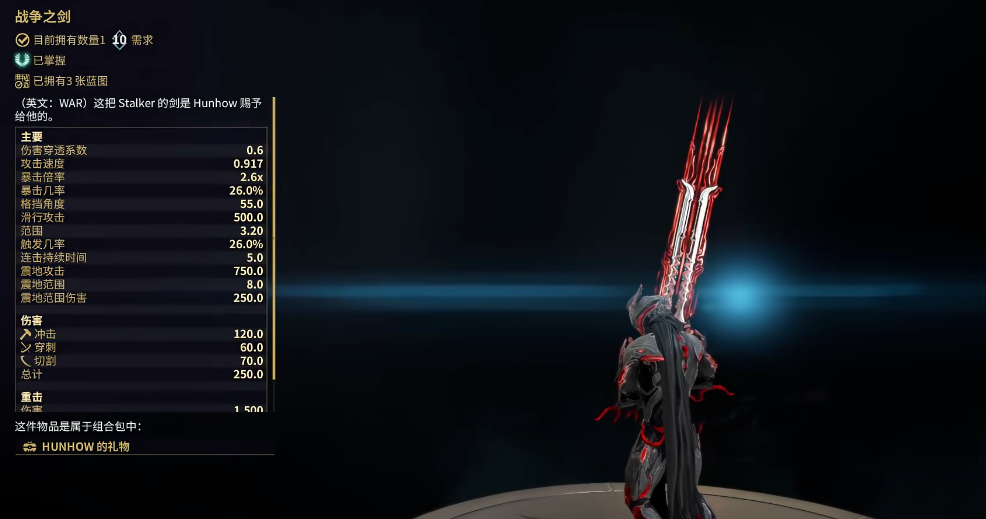Open the HUNHOW 的礼物 bundle entry
The height and width of the screenshot is (519, 986).
point(86,447)
